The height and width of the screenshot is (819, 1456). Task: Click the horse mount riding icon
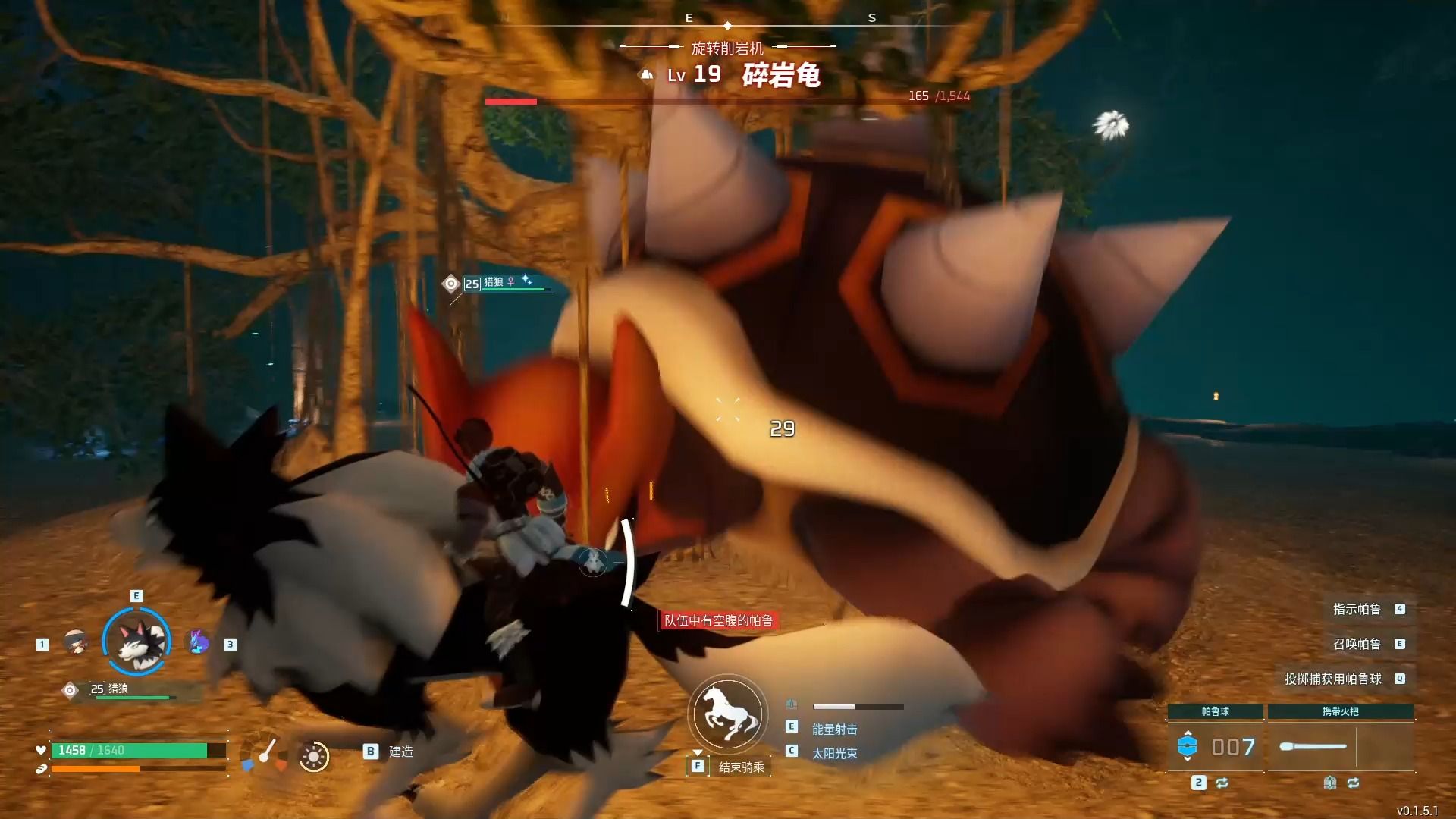click(x=727, y=714)
